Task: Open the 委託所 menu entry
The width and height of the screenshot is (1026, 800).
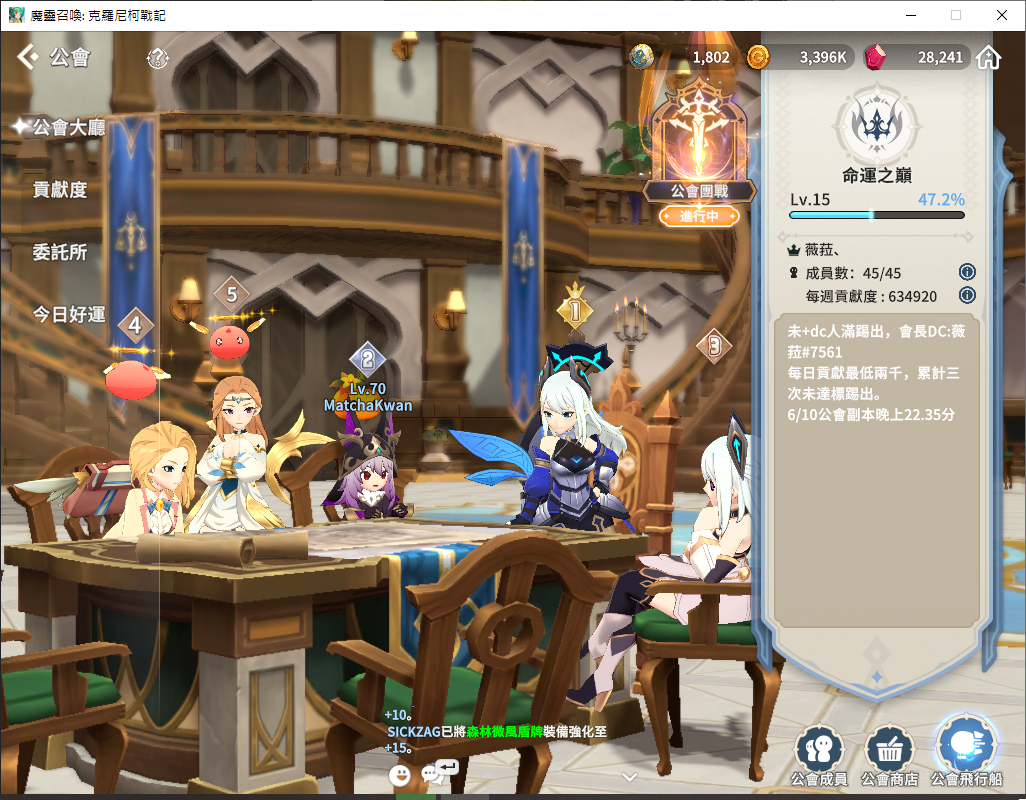Action: coord(60,252)
